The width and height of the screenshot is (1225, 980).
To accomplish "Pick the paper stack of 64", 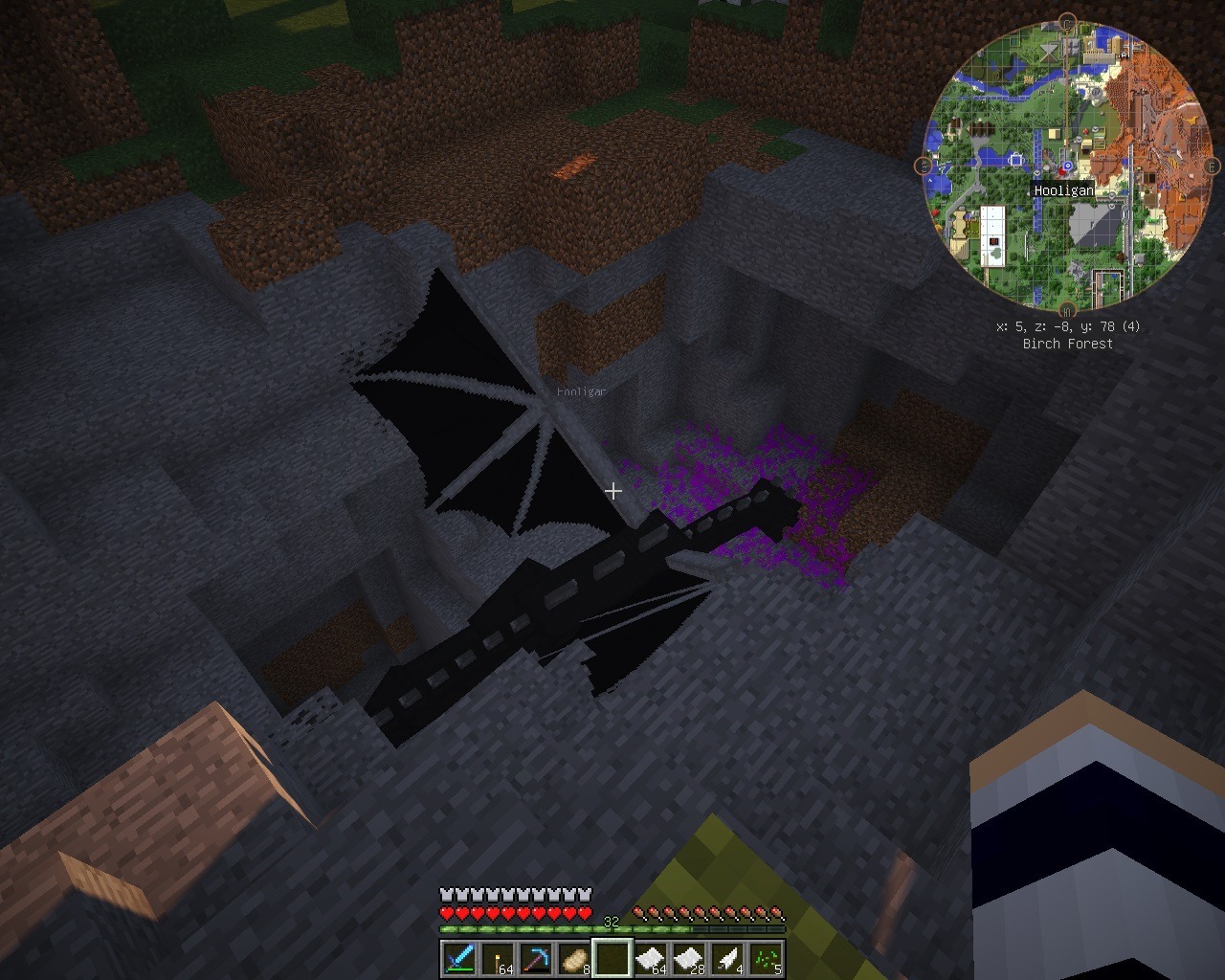I will tap(651, 958).
